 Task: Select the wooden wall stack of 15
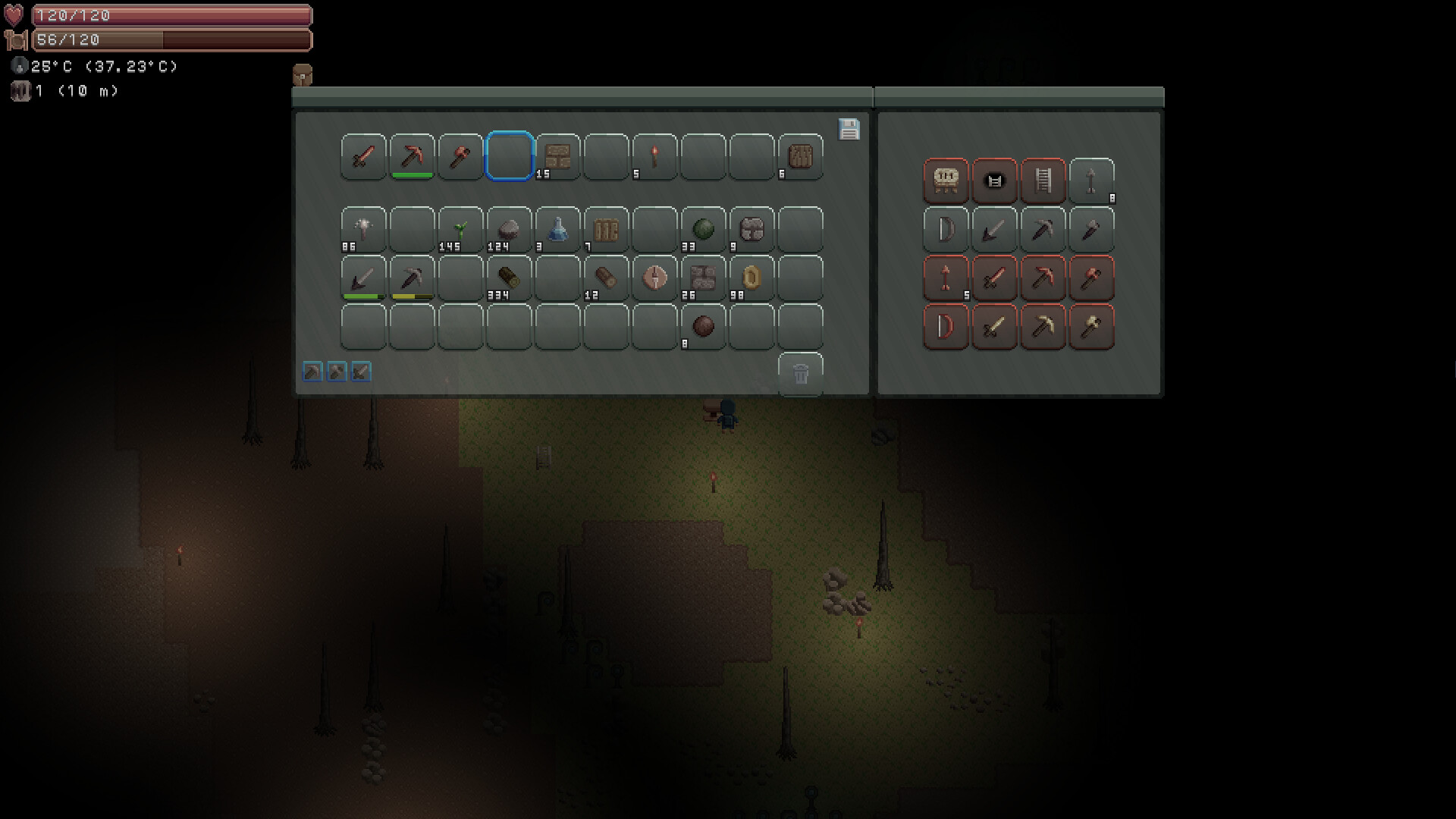pyautogui.click(x=557, y=157)
